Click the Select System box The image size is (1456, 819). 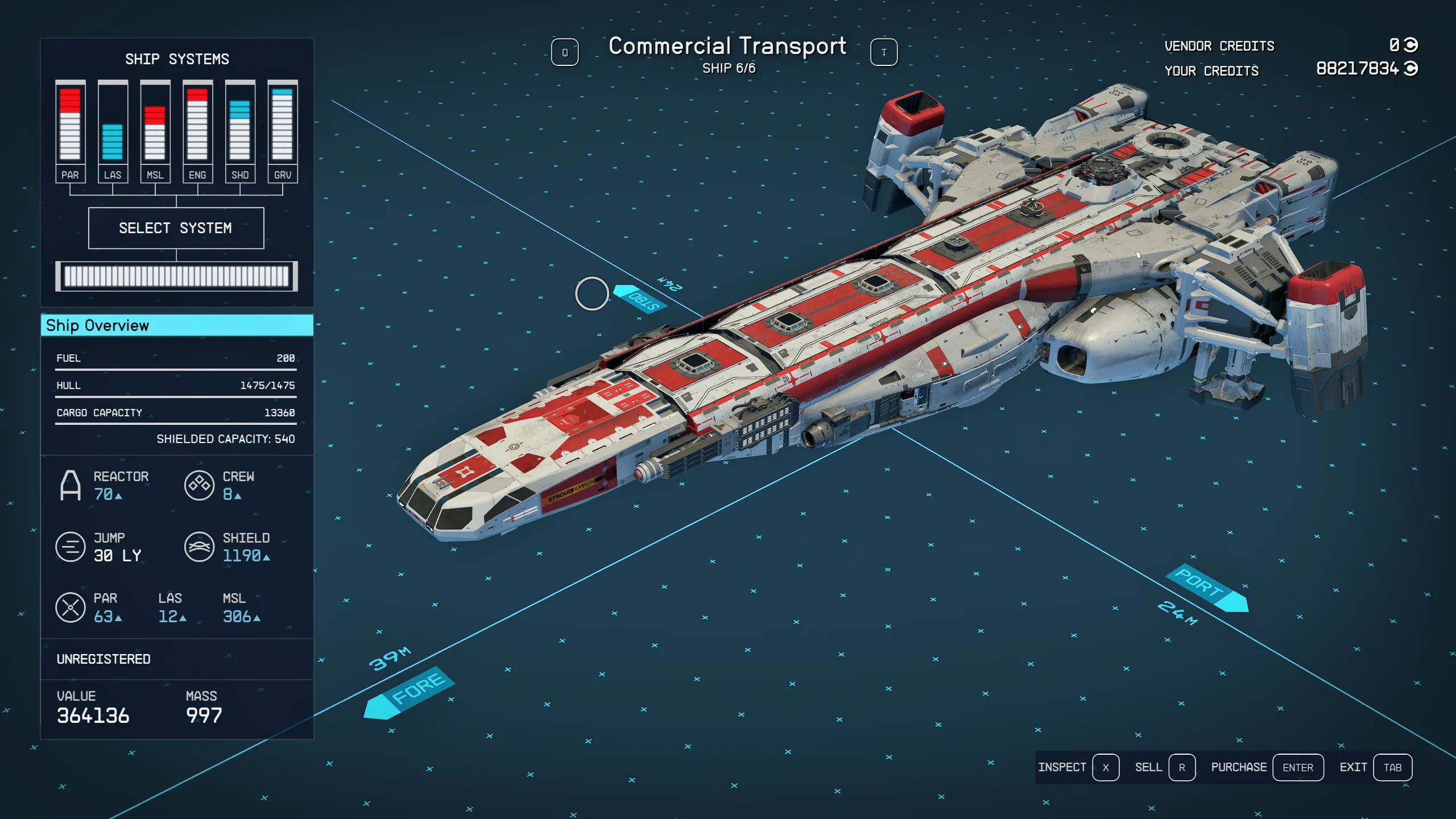tap(176, 228)
